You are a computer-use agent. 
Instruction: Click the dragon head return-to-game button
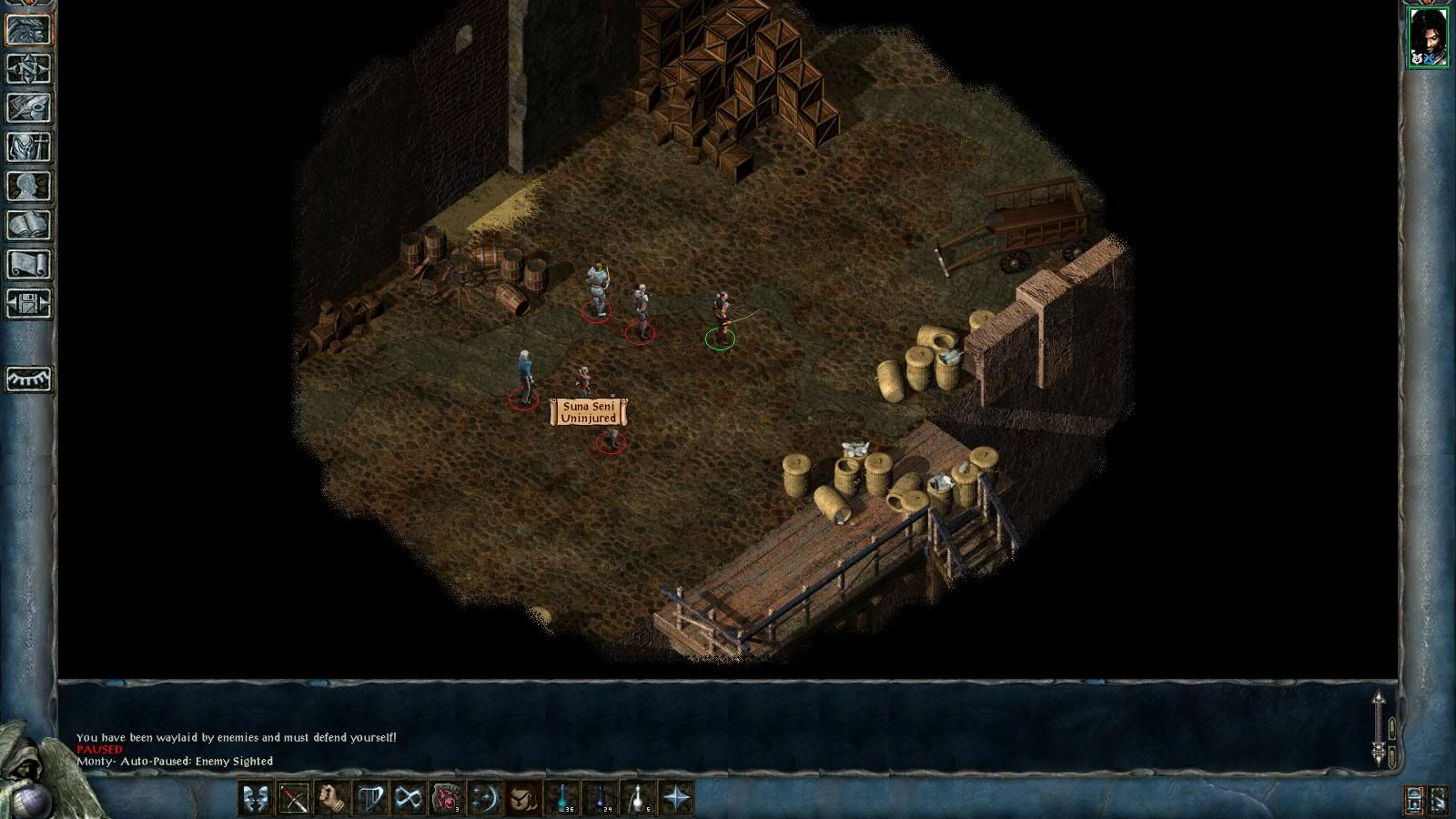pos(29,29)
